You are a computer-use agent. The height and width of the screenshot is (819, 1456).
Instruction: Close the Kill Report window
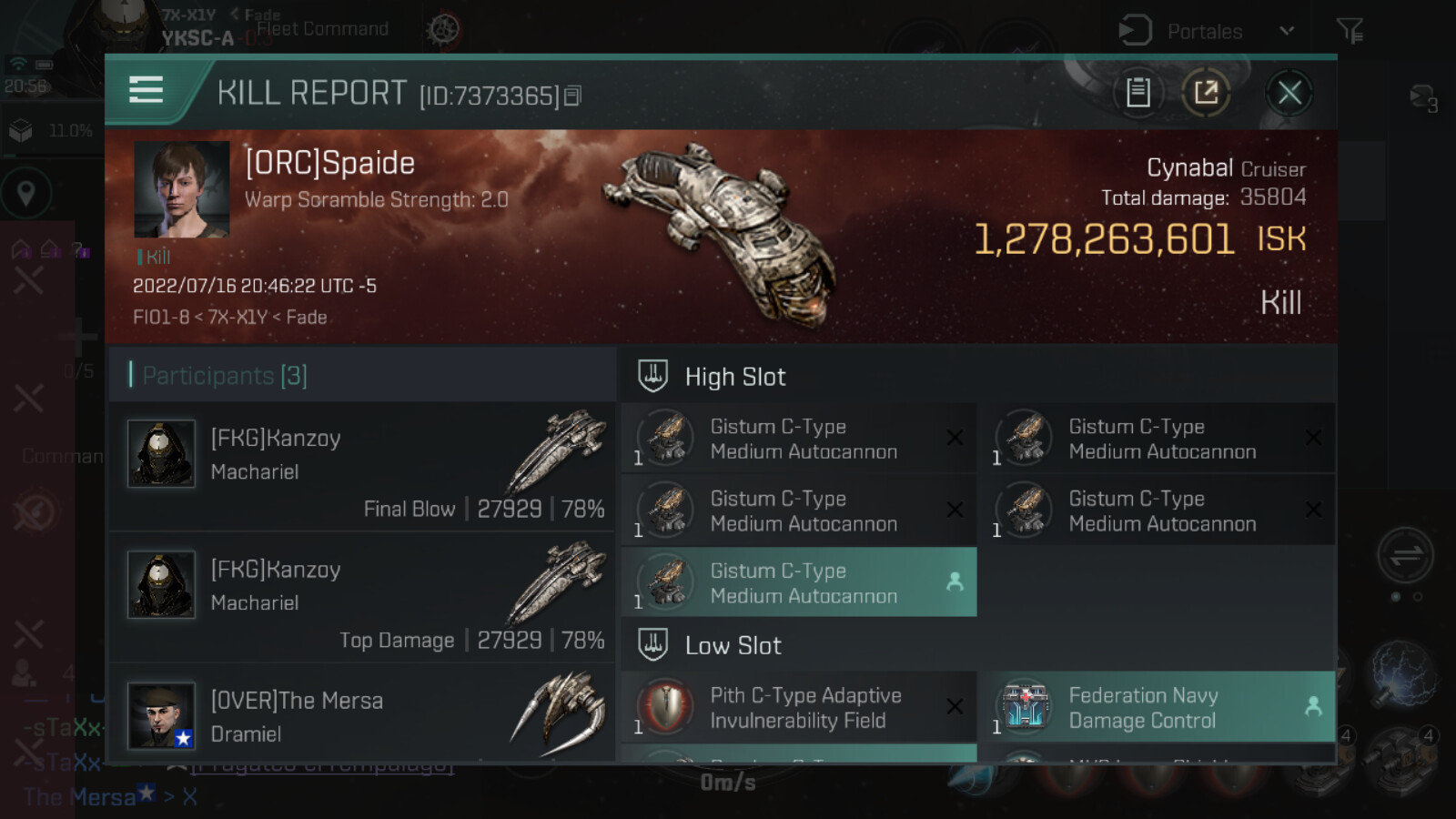click(x=1289, y=93)
